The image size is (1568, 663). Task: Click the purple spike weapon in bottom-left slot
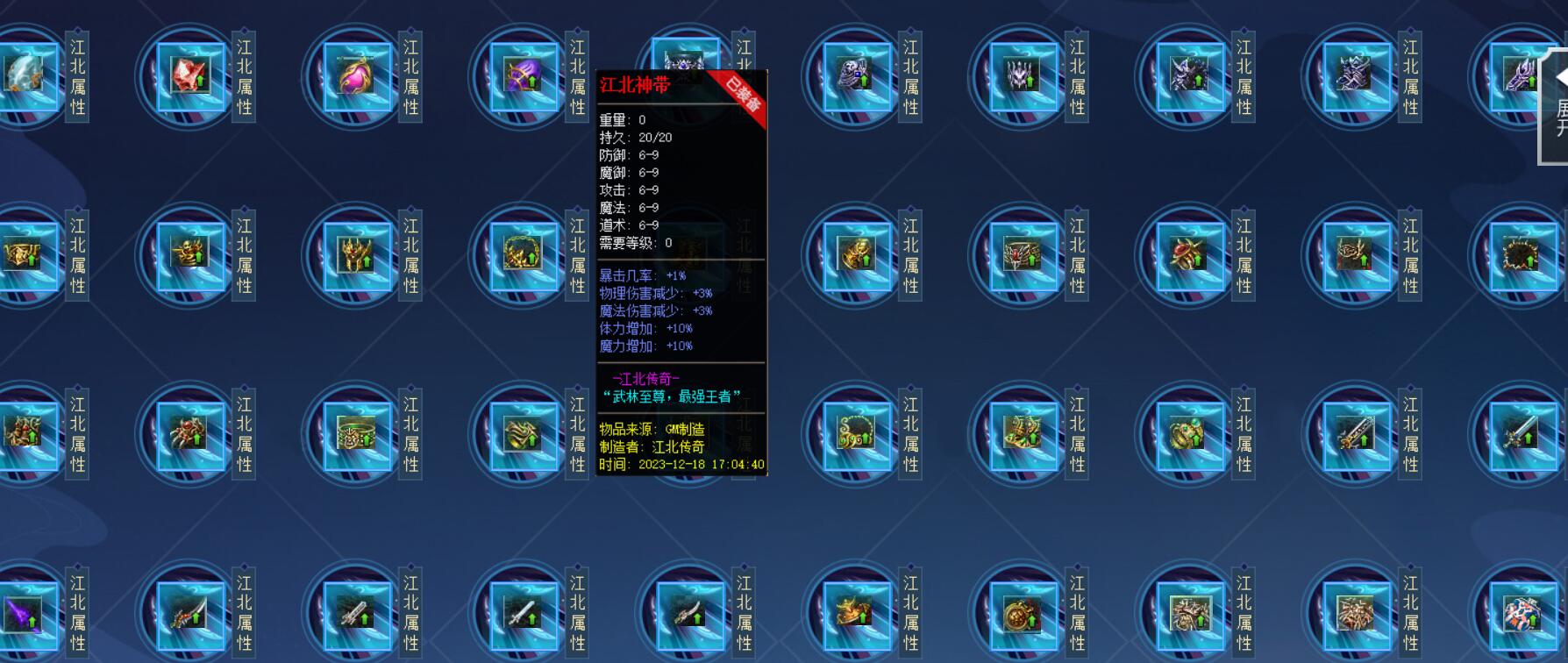click(22, 614)
